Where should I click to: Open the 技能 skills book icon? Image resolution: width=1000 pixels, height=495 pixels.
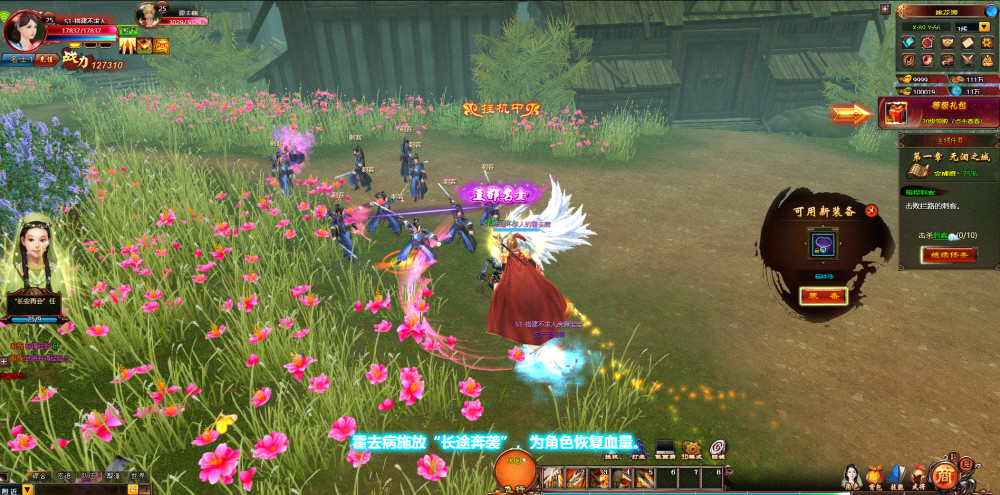click(897, 474)
